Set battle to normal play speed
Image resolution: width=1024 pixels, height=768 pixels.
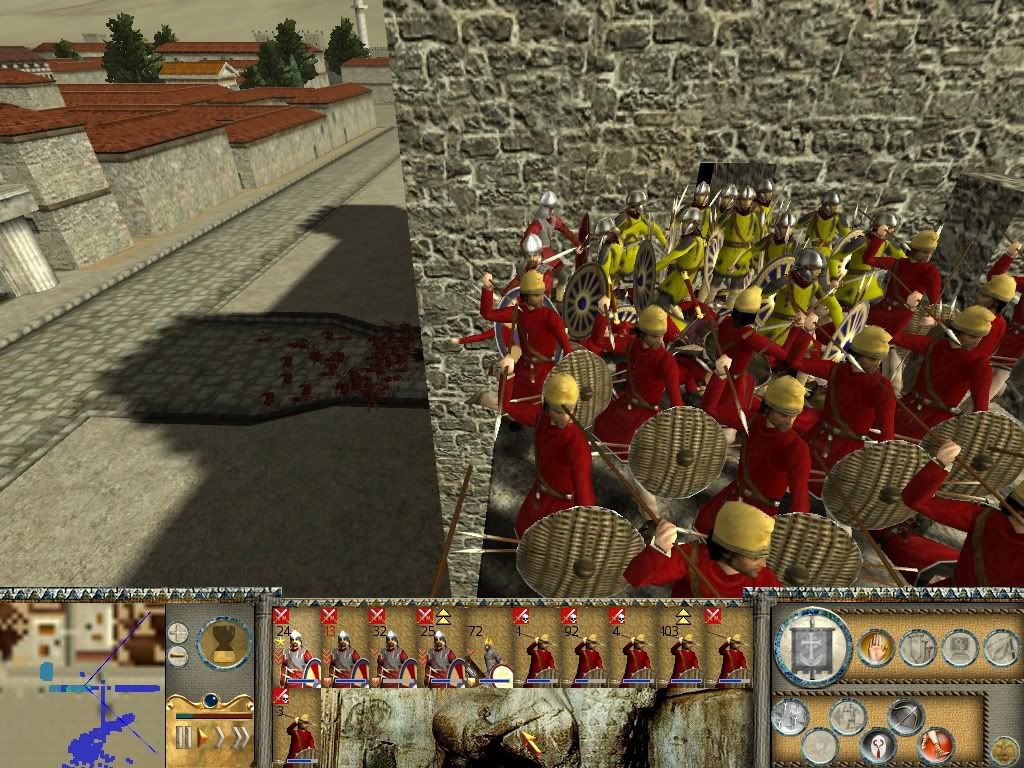(204, 738)
